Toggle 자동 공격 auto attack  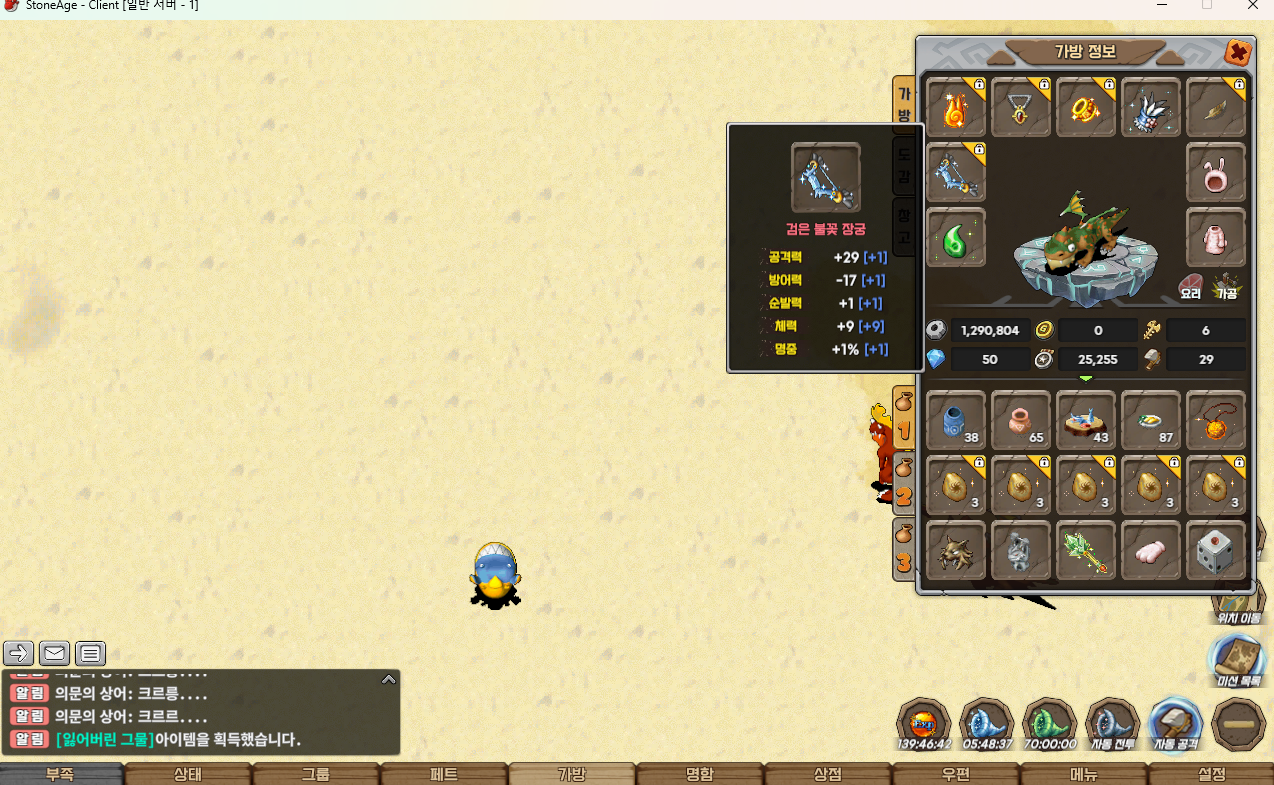coord(1175,724)
